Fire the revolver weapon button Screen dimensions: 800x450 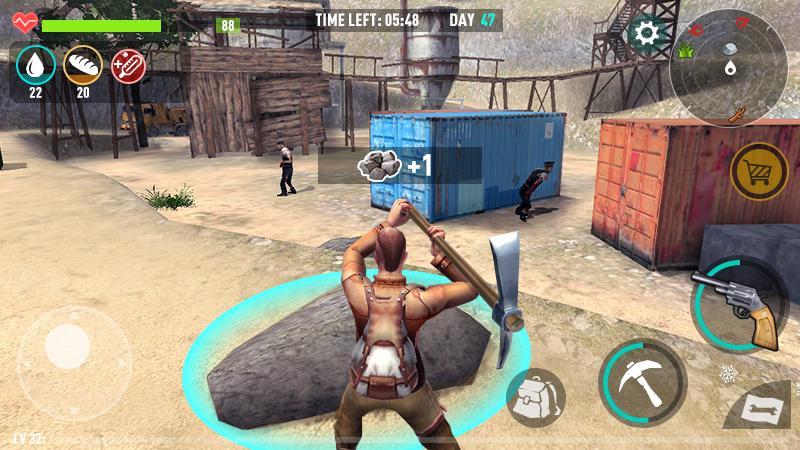point(742,305)
